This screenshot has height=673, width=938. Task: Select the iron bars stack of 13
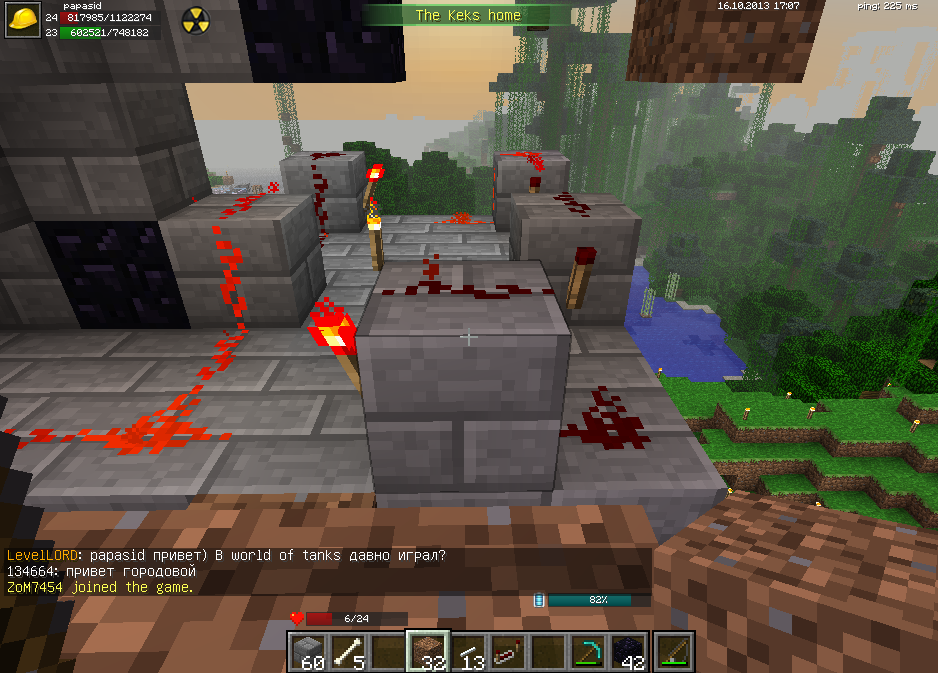469,652
